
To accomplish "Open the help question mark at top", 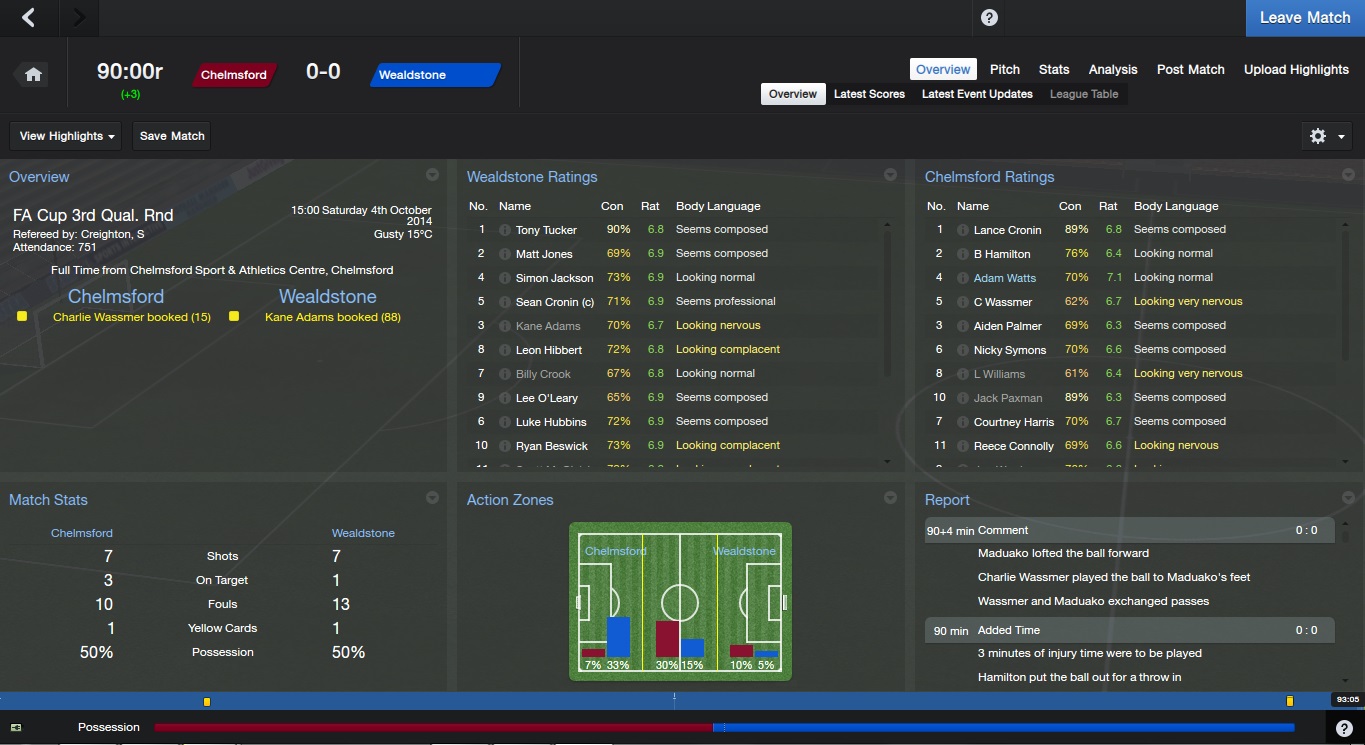I will tap(989, 18).
